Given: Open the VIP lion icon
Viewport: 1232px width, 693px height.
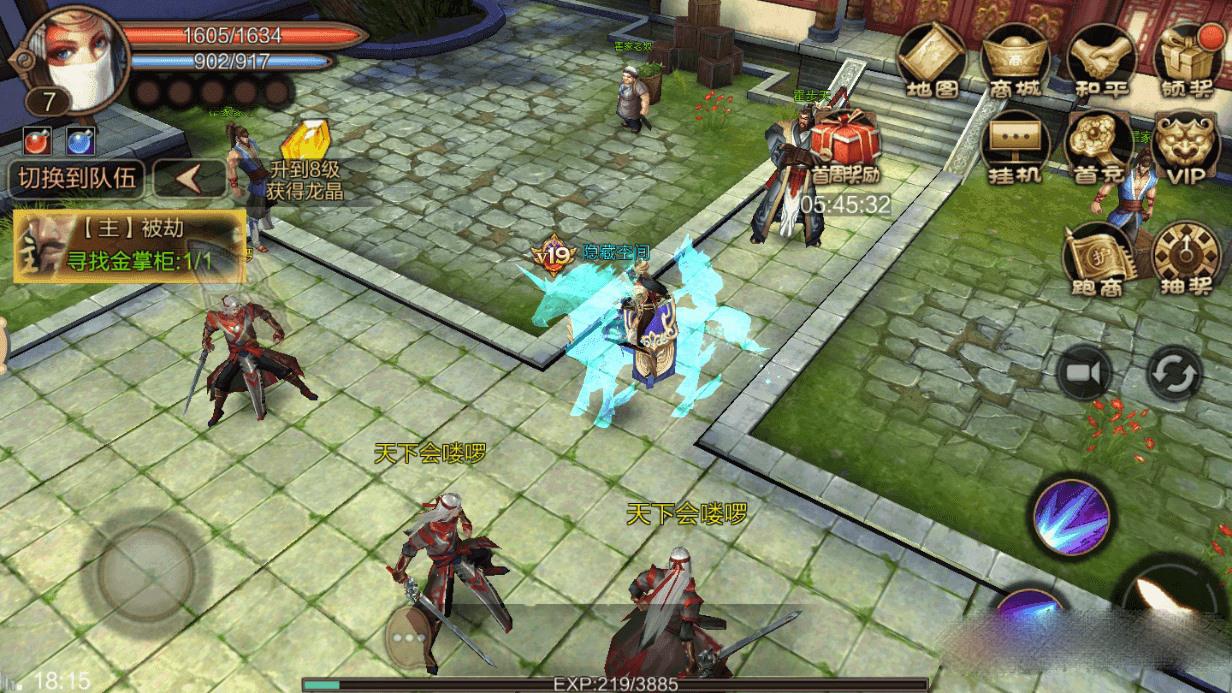Looking at the screenshot, I should (x=1187, y=146).
